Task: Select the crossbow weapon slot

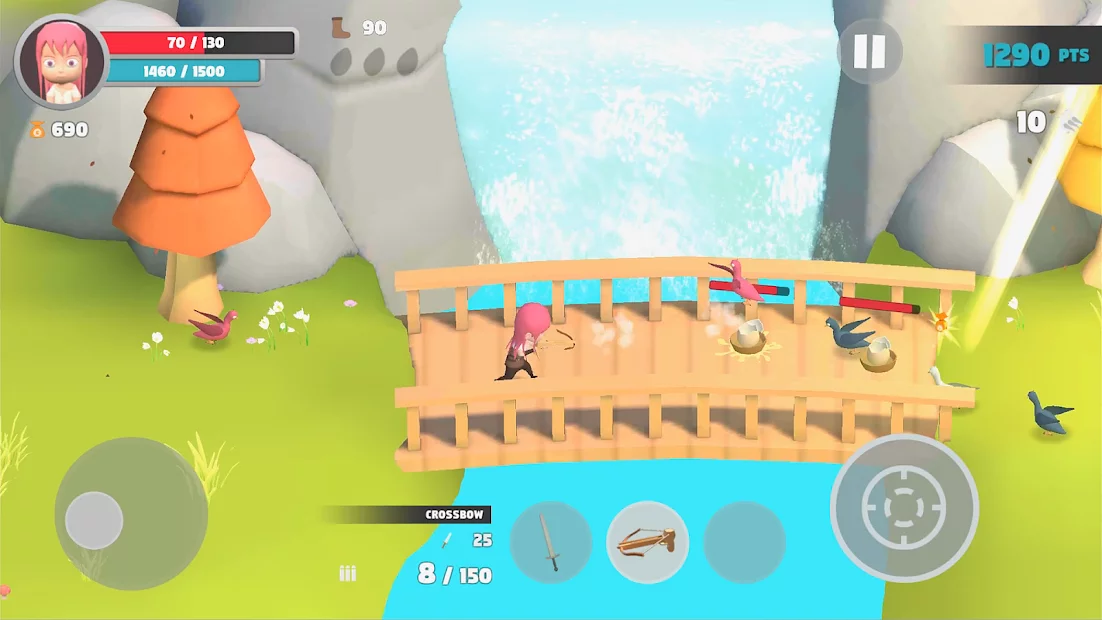Action: (x=647, y=543)
